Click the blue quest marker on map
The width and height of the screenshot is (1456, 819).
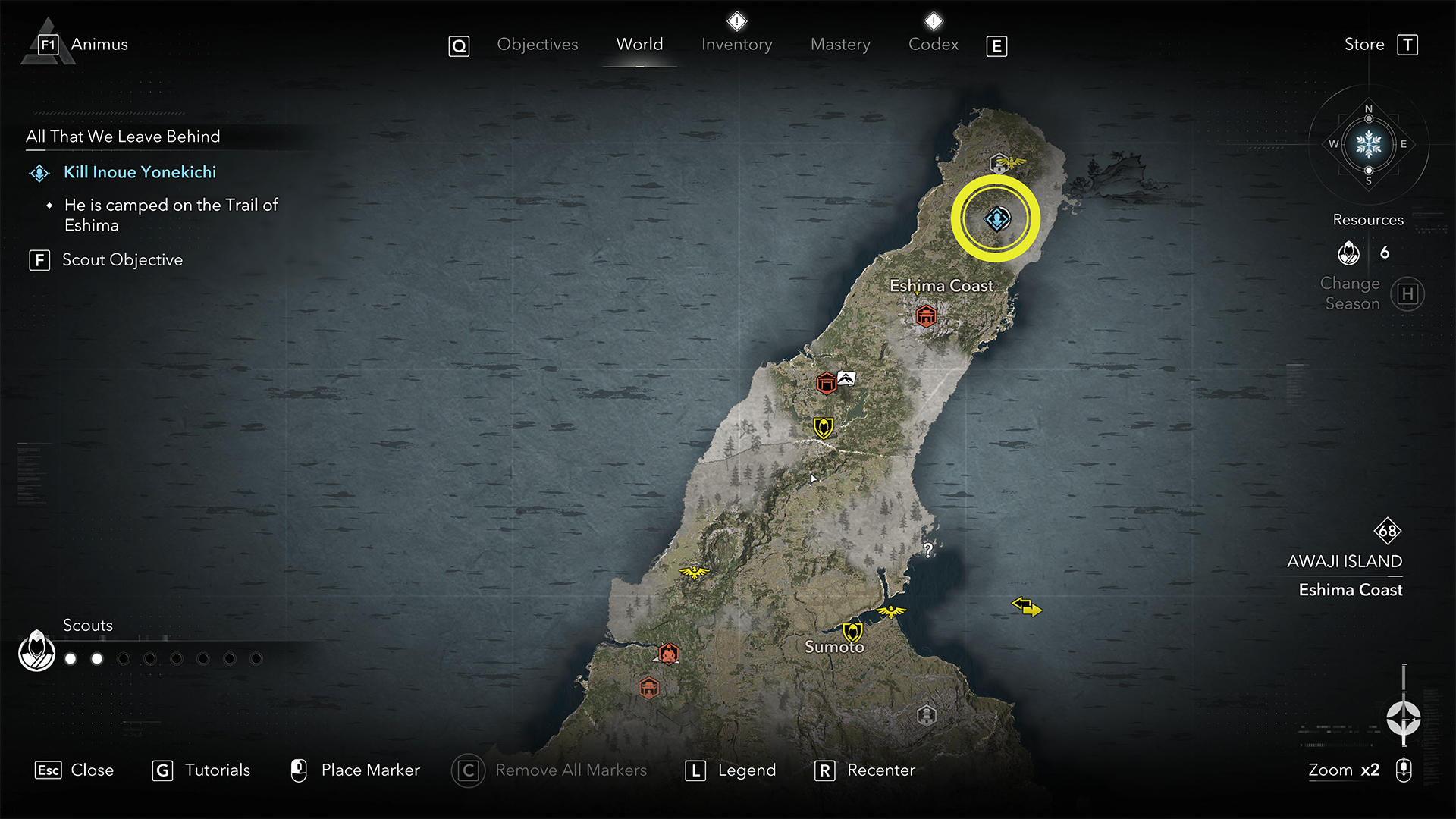click(996, 219)
